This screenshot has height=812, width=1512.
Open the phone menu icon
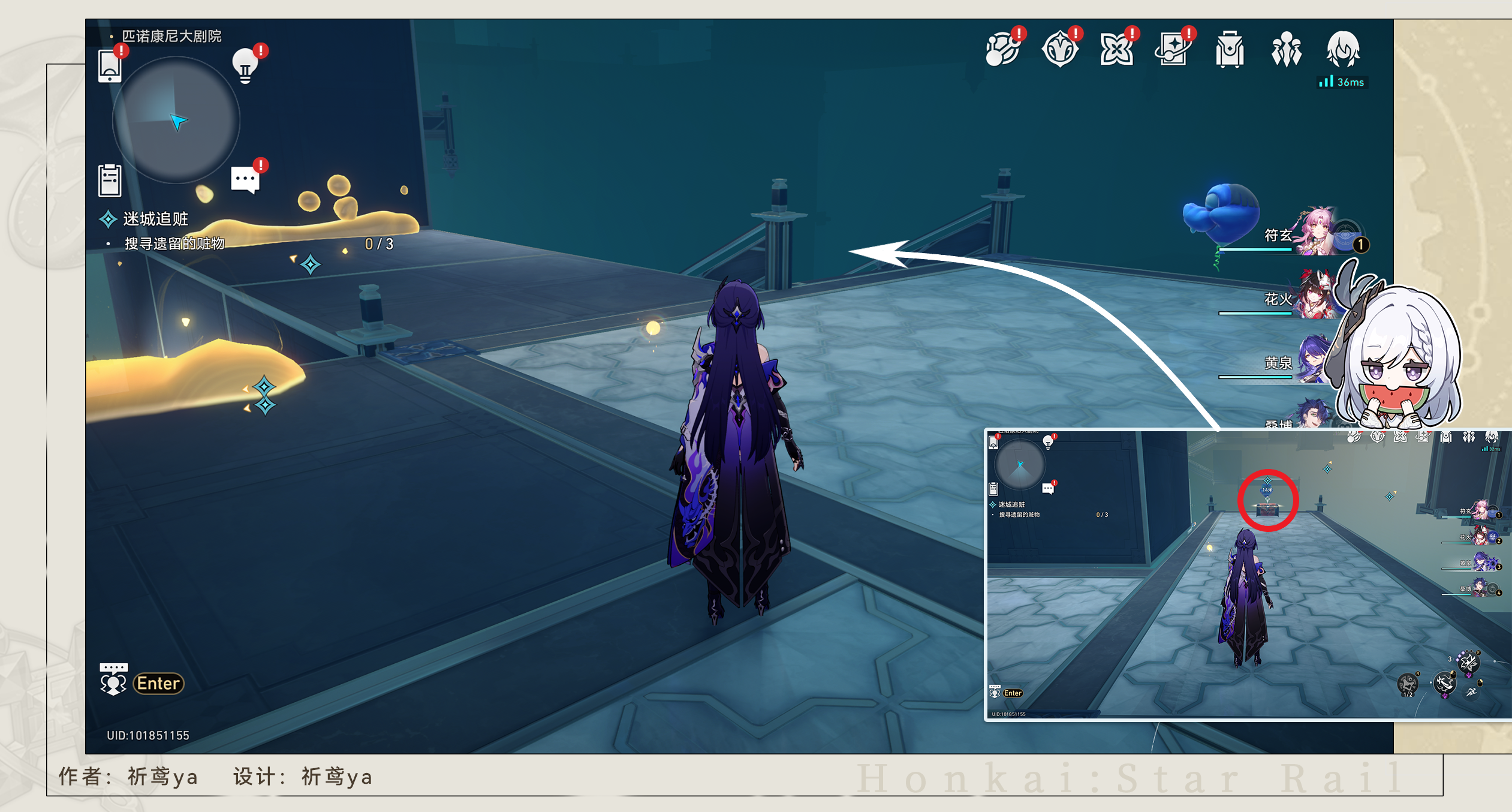(110, 65)
